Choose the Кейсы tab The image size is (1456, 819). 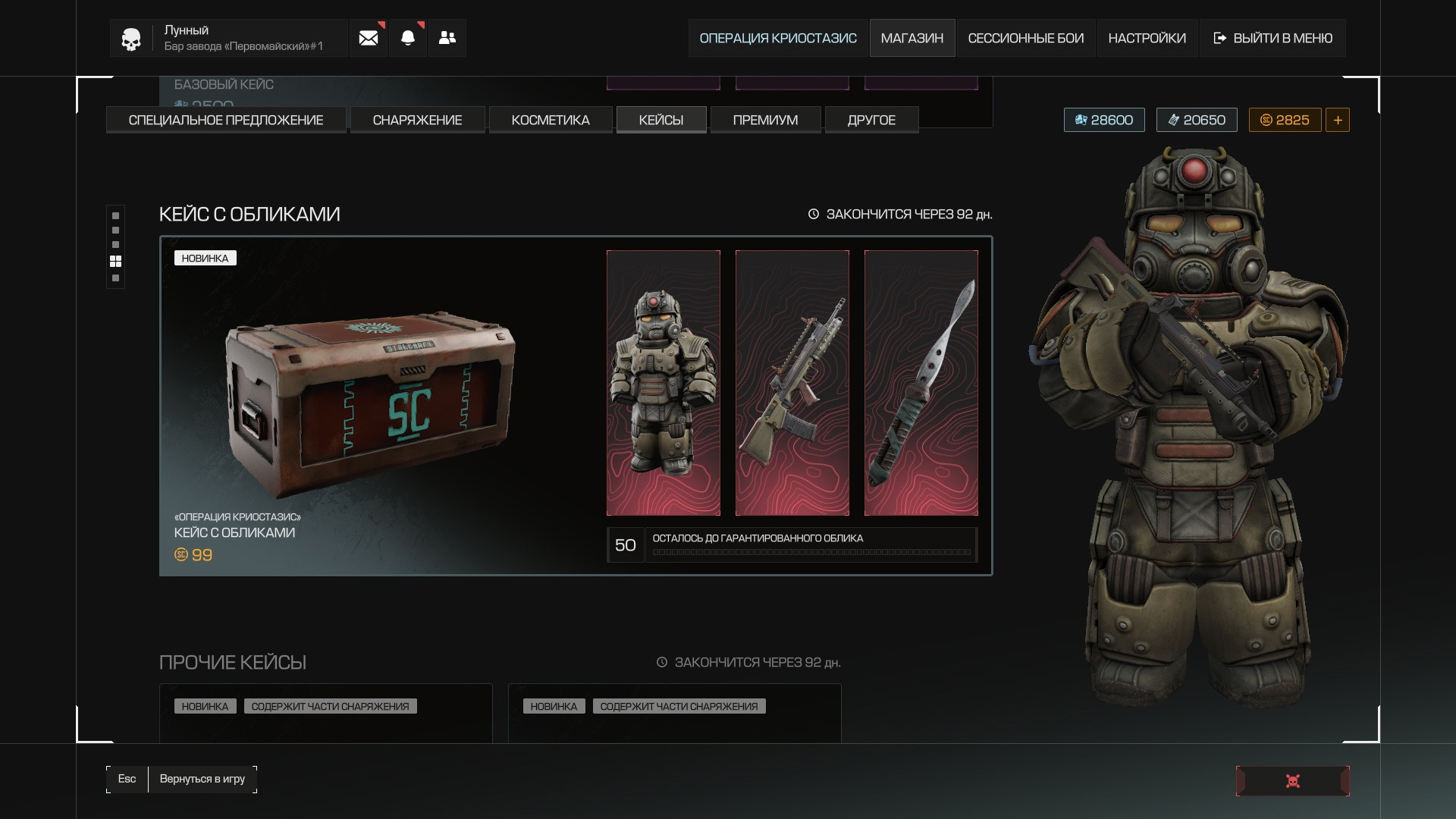(x=661, y=120)
